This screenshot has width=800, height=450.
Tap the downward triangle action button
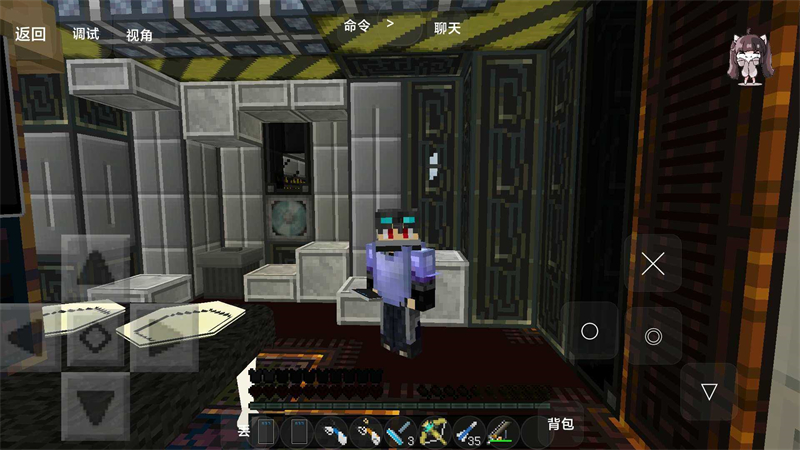click(709, 391)
